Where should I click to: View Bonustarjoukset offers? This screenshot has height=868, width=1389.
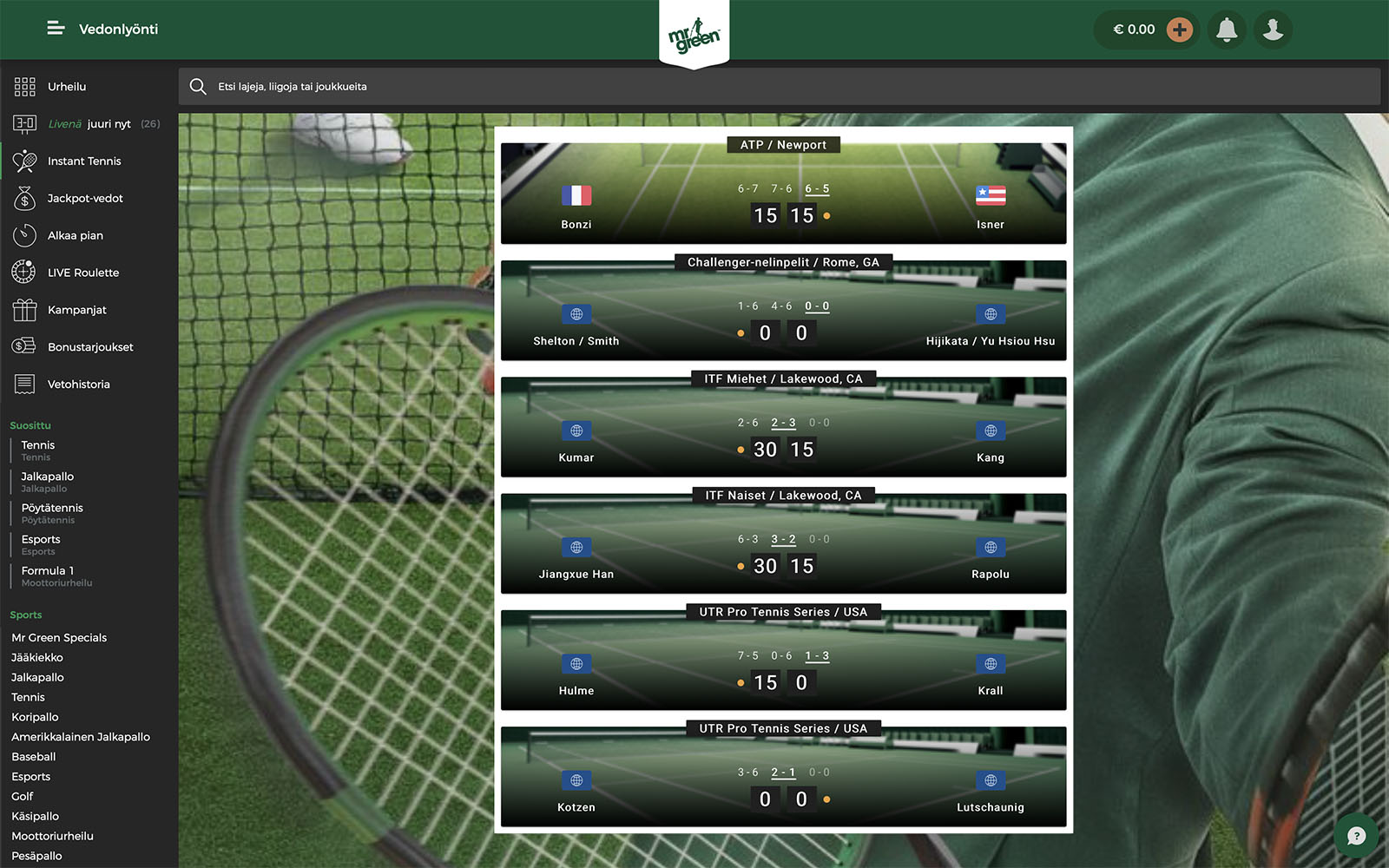(90, 347)
